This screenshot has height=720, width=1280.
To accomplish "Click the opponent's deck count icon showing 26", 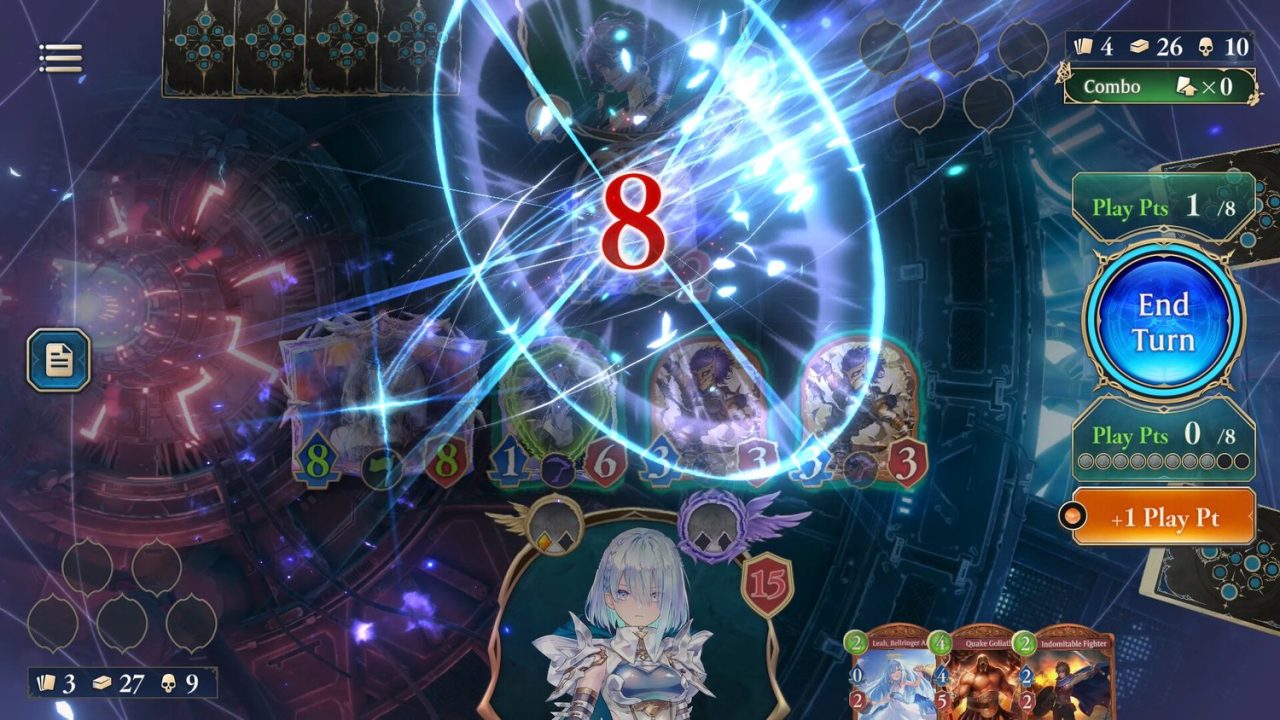I will (1138, 44).
